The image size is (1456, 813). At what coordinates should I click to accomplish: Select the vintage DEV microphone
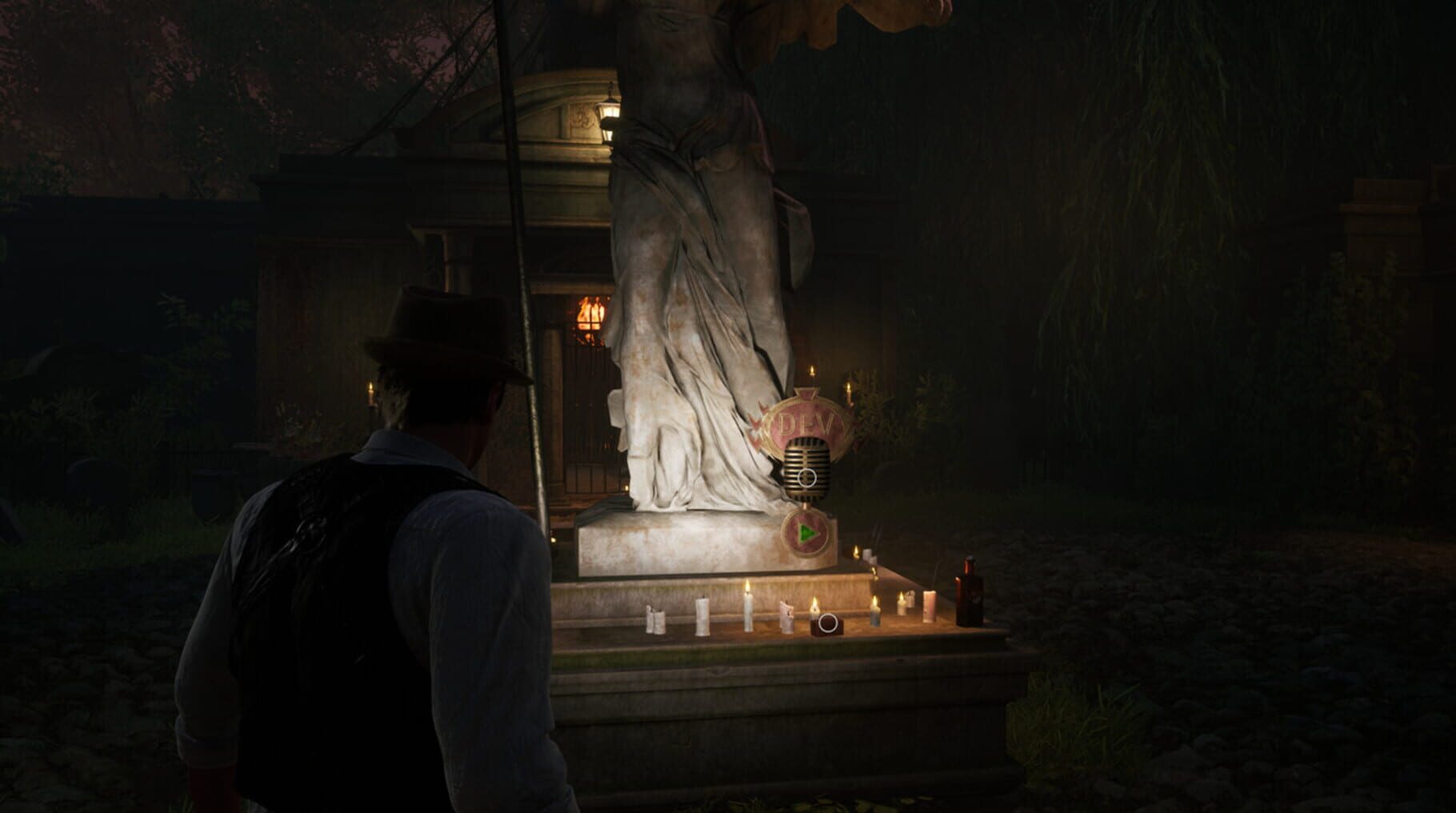(x=807, y=467)
